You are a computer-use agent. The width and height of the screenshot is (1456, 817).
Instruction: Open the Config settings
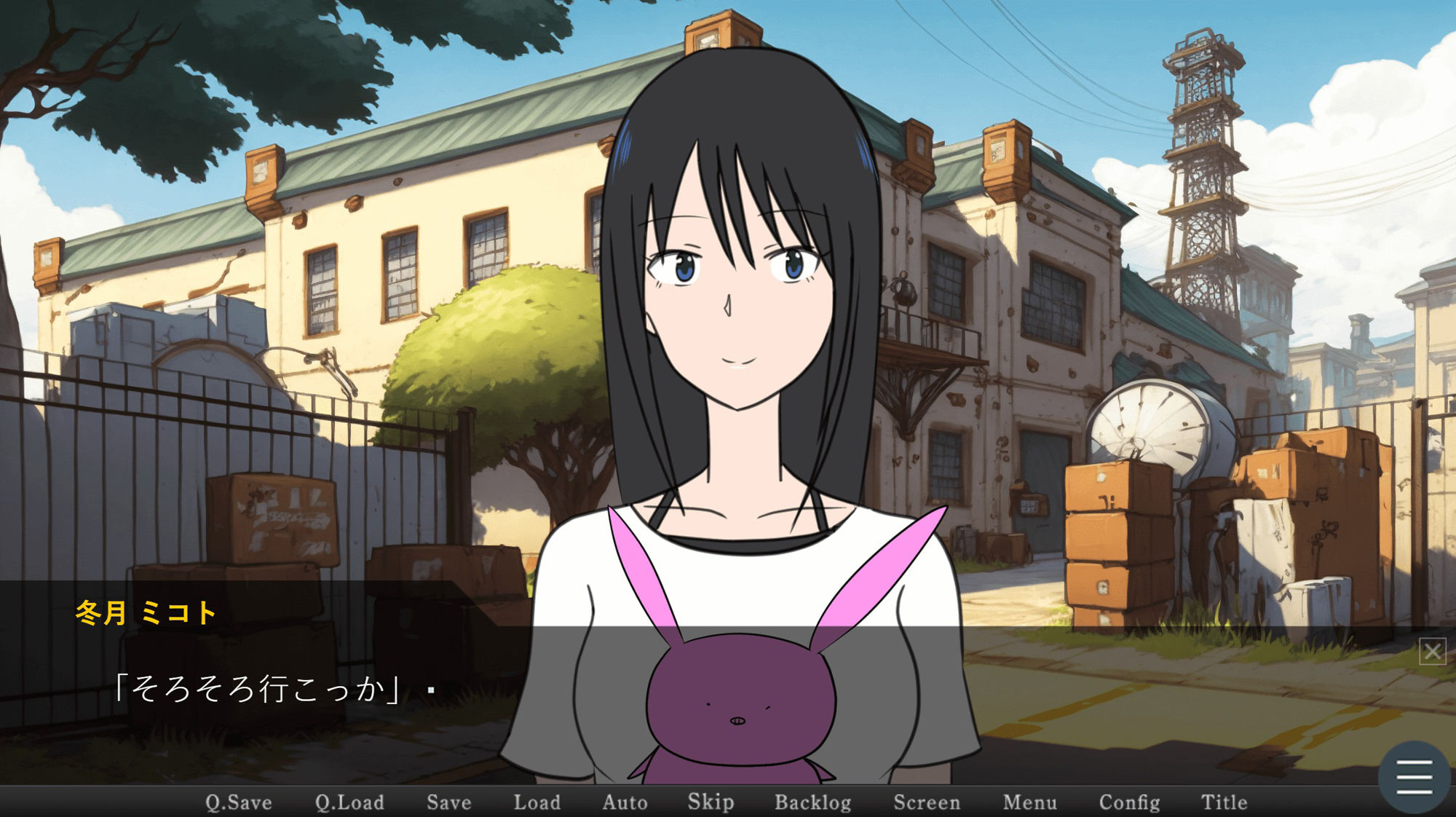point(1130,802)
